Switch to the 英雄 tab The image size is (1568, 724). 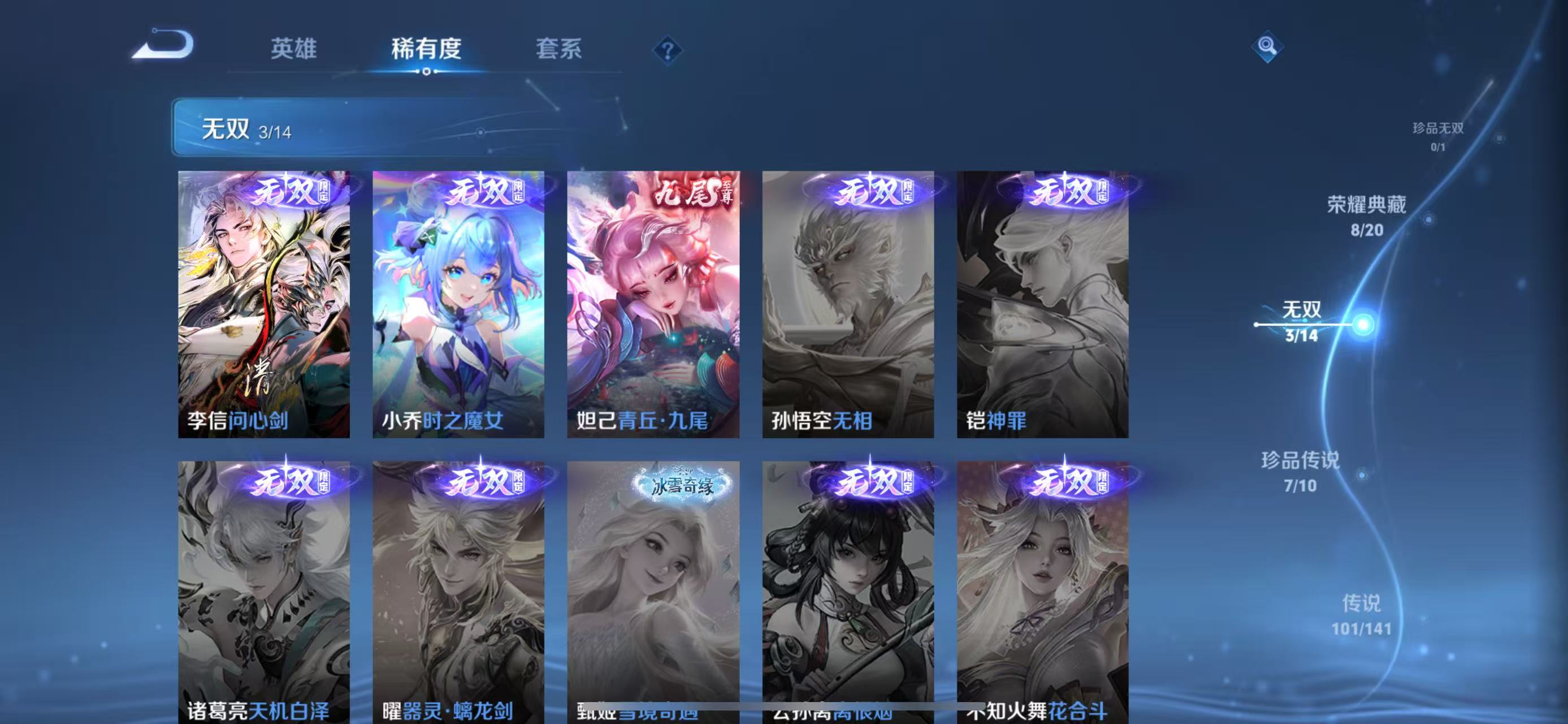(294, 50)
